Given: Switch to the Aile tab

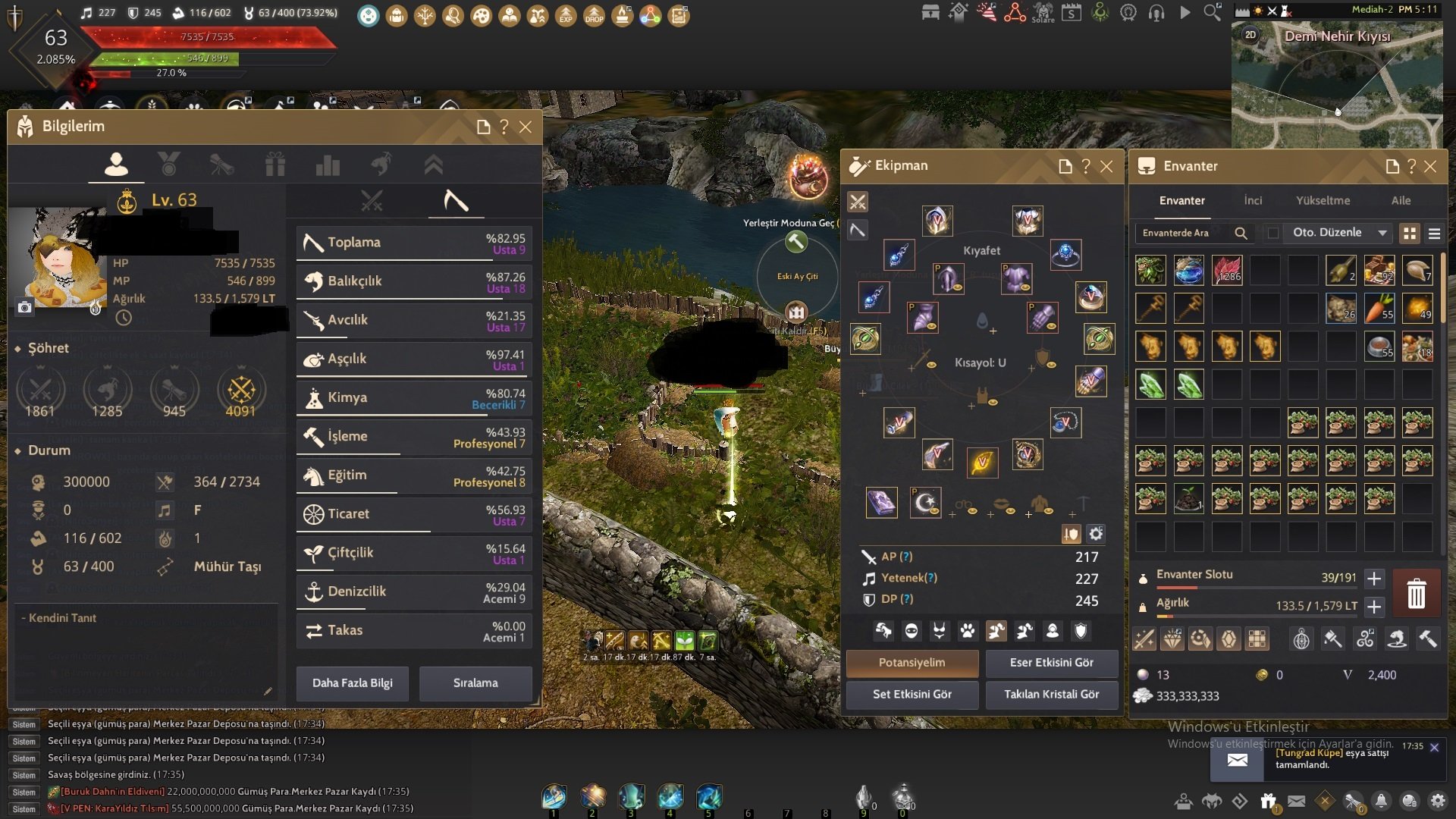Looking at the screenshot, I should click(1401, 201).
